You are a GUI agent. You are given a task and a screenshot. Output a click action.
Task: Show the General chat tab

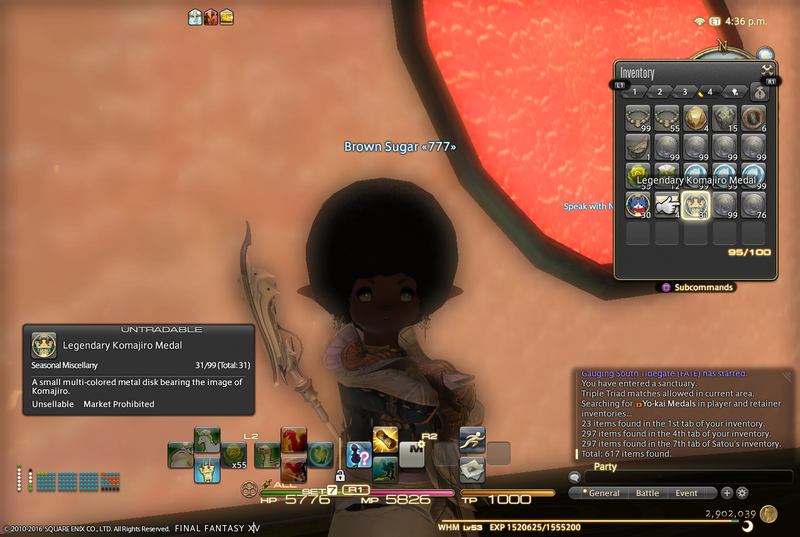(602, 493)
